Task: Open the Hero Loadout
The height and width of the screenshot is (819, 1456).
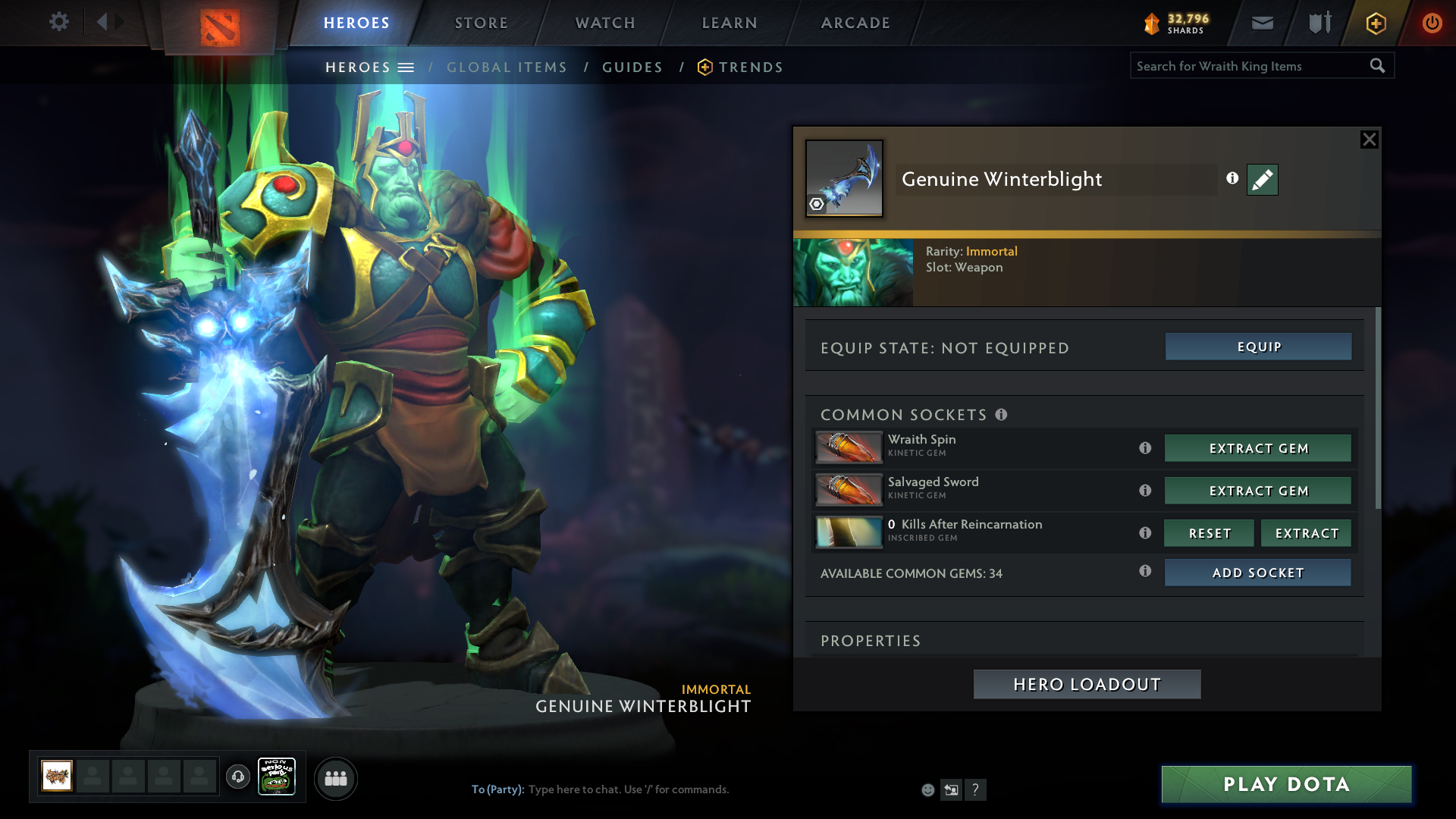Action: click(x=1087, y=684)
